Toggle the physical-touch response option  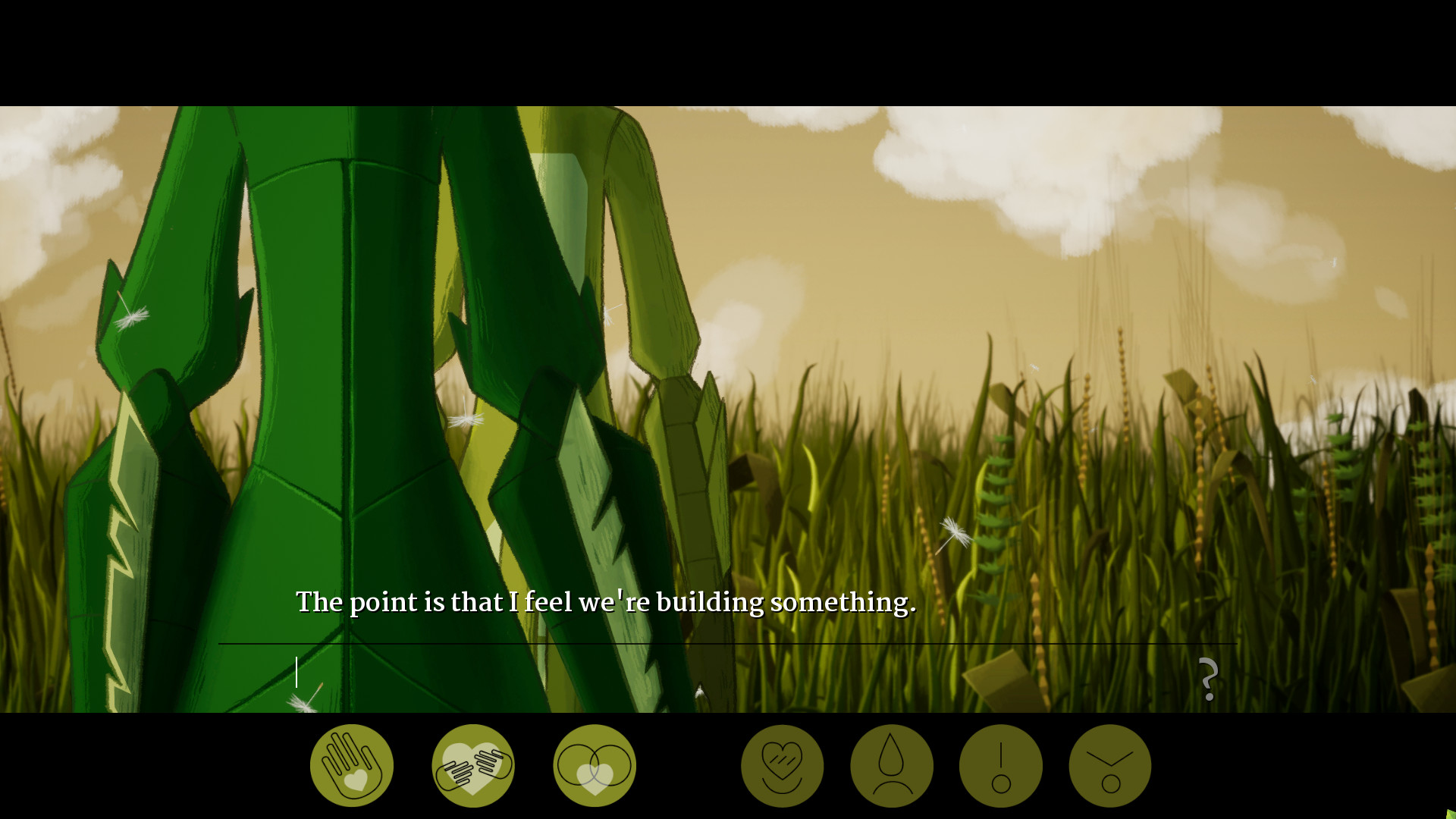pos(351,764)
